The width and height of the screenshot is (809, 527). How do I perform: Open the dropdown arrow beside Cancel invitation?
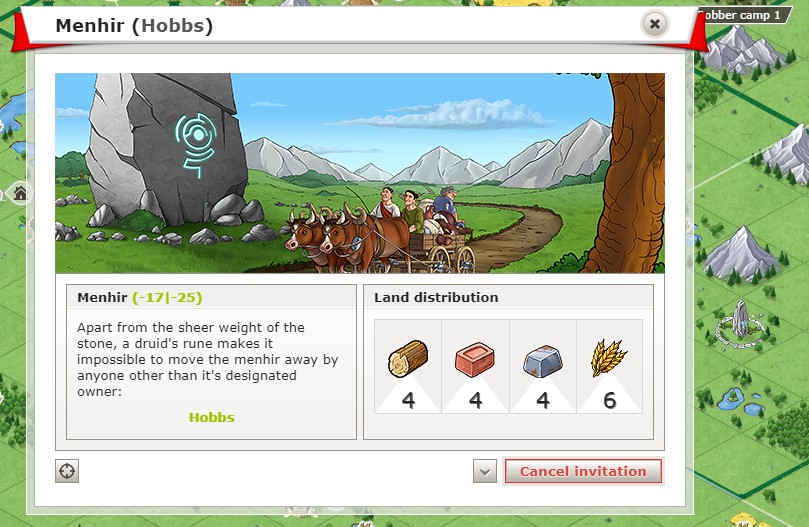(x=485, y=471)
